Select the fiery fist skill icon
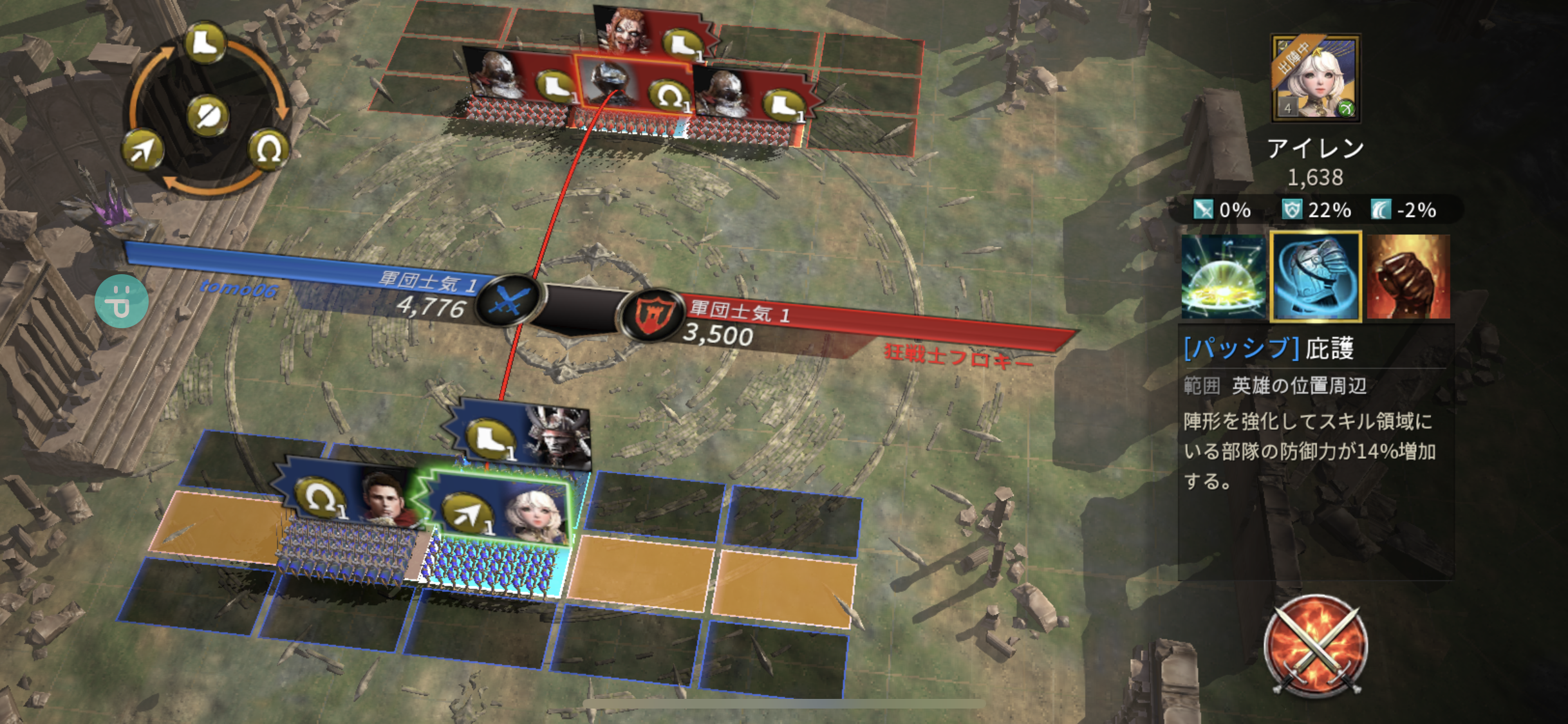Screen dimensions: 1568x724 coord(1408,277)
